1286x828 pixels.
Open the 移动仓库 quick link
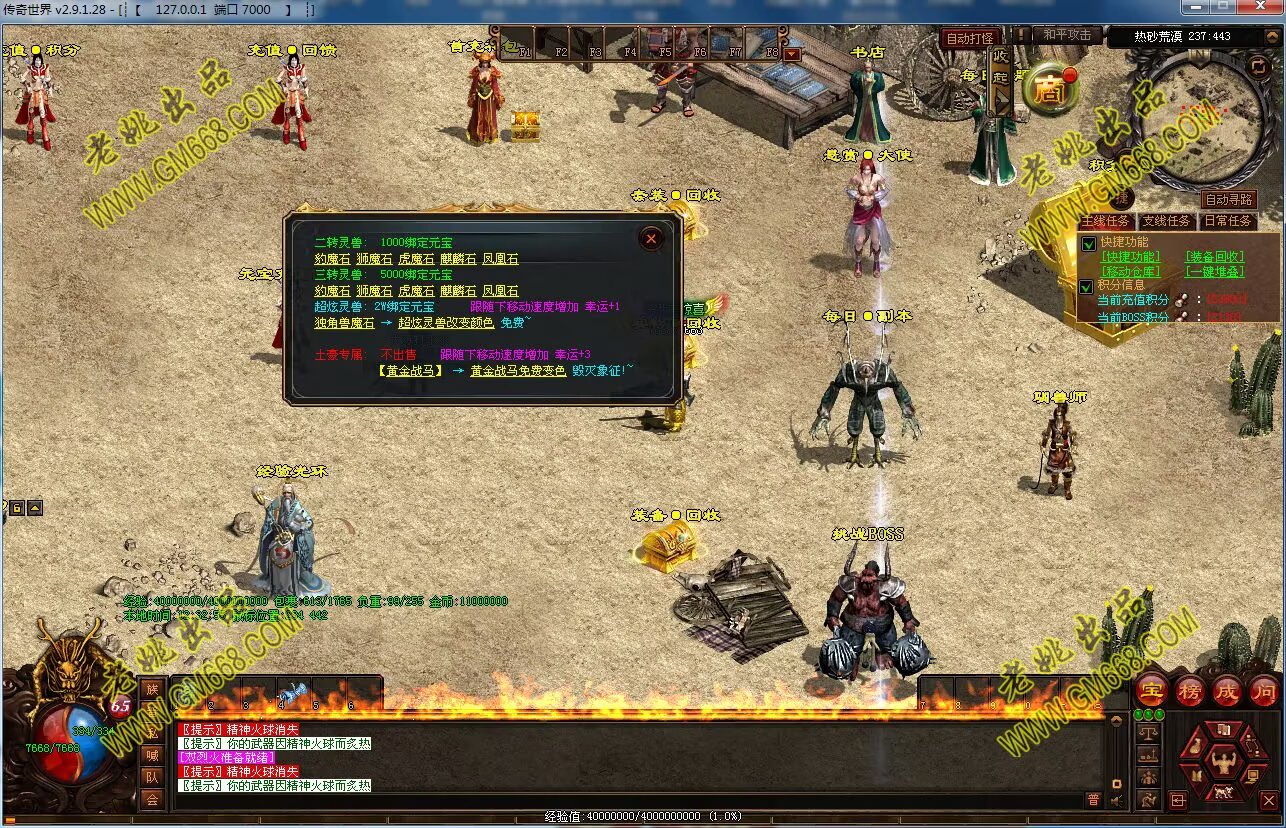coord(1130,271)
